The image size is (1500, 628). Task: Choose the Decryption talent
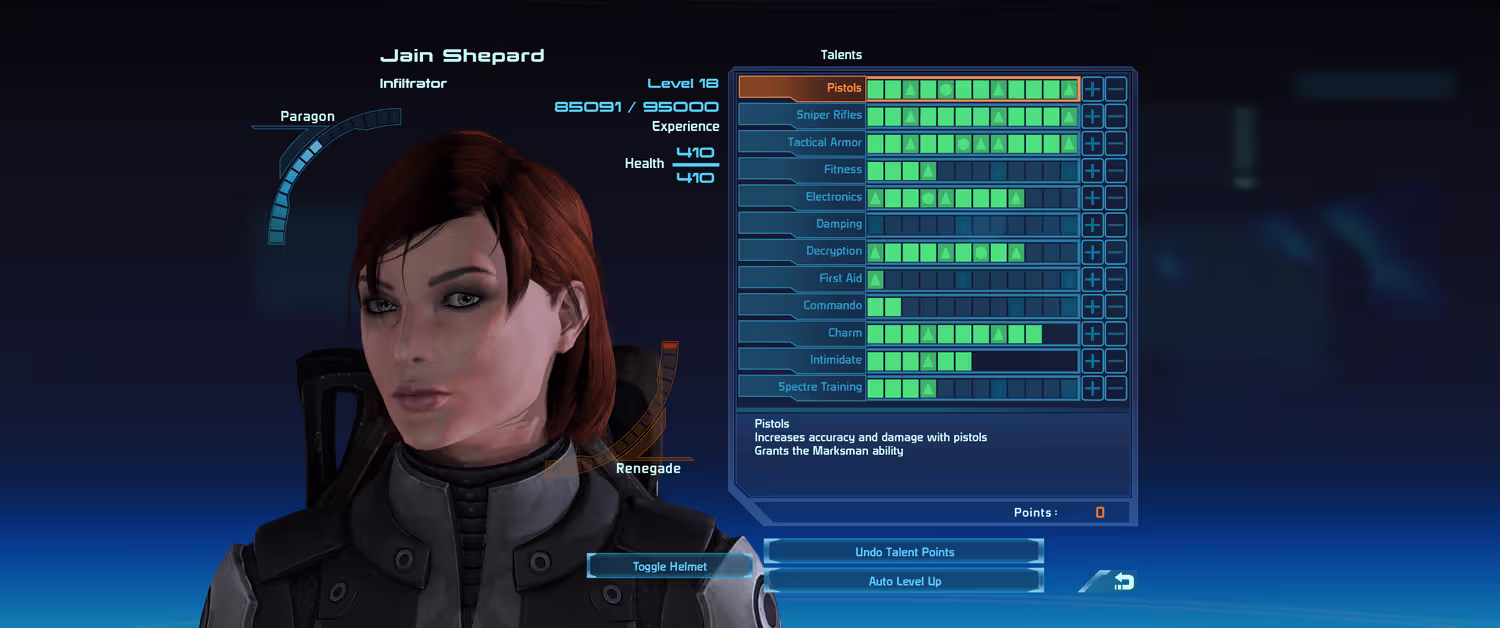click(x=801, y=251)
